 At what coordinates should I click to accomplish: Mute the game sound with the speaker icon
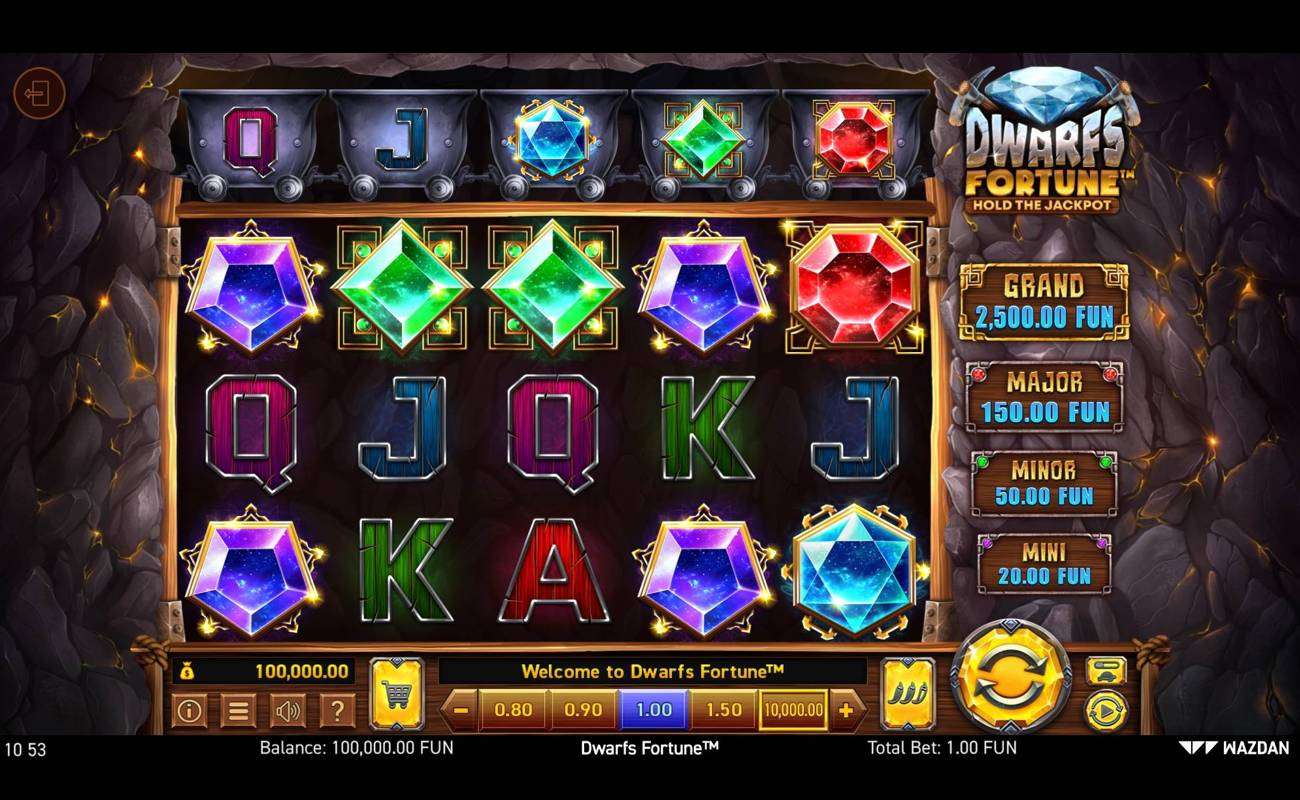click(288, 709)
